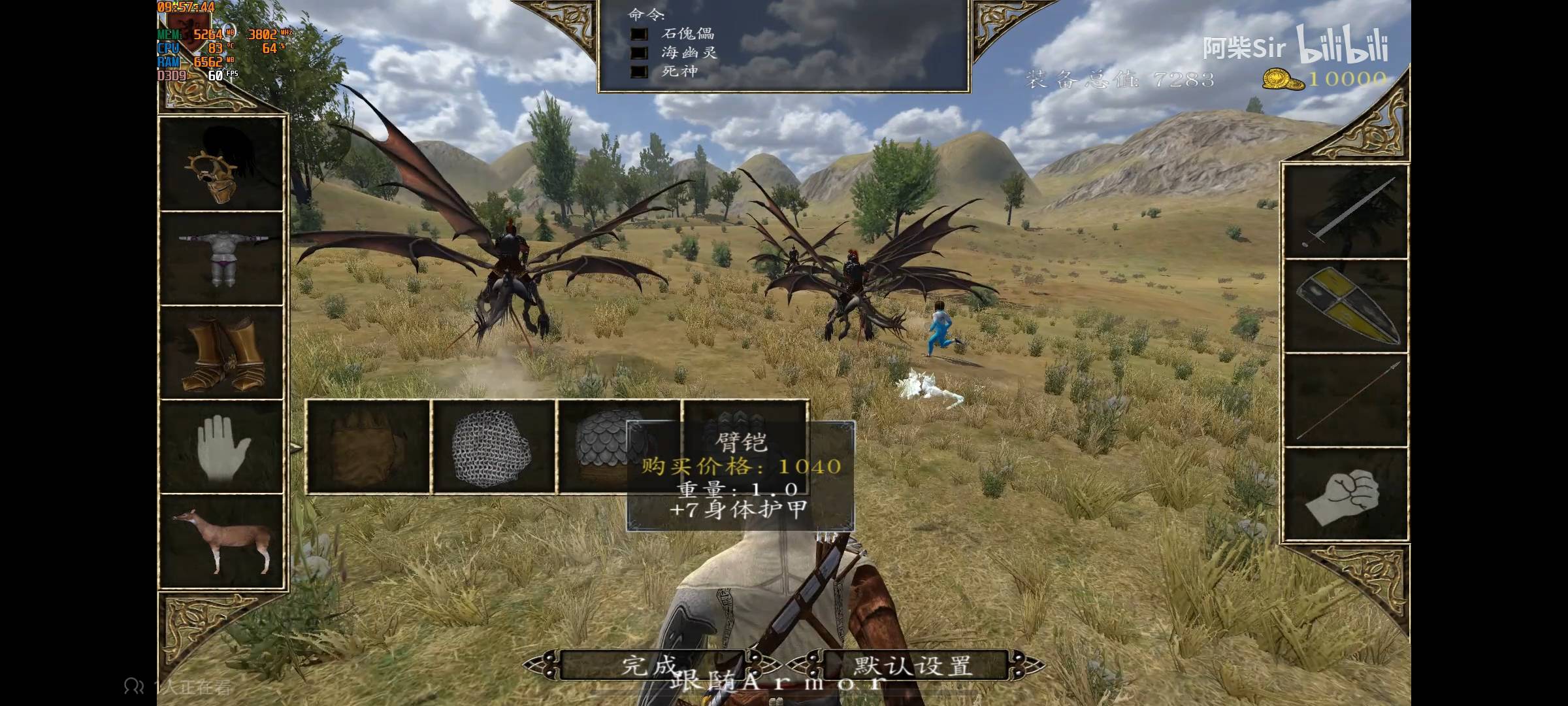Screen dimensions: 1568x706
Task: Select the sword weapon slot
Action: click(x=1346, y=212)
